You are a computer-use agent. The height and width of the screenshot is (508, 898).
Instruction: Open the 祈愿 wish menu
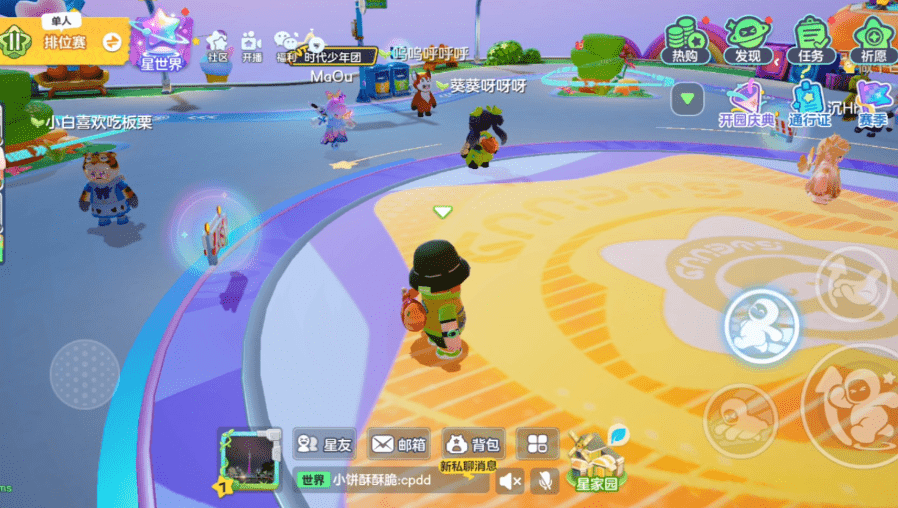(x=872, y=41)
